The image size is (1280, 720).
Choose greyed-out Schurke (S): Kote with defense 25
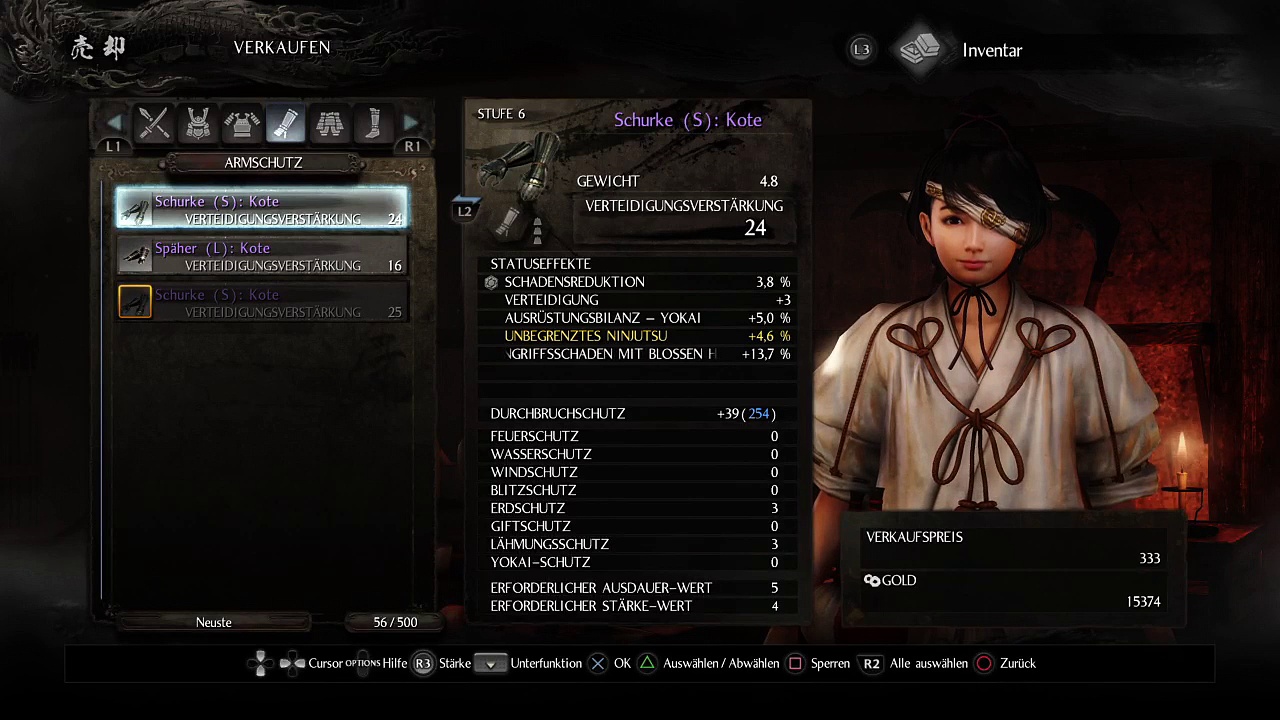click(x=262, y=303)
